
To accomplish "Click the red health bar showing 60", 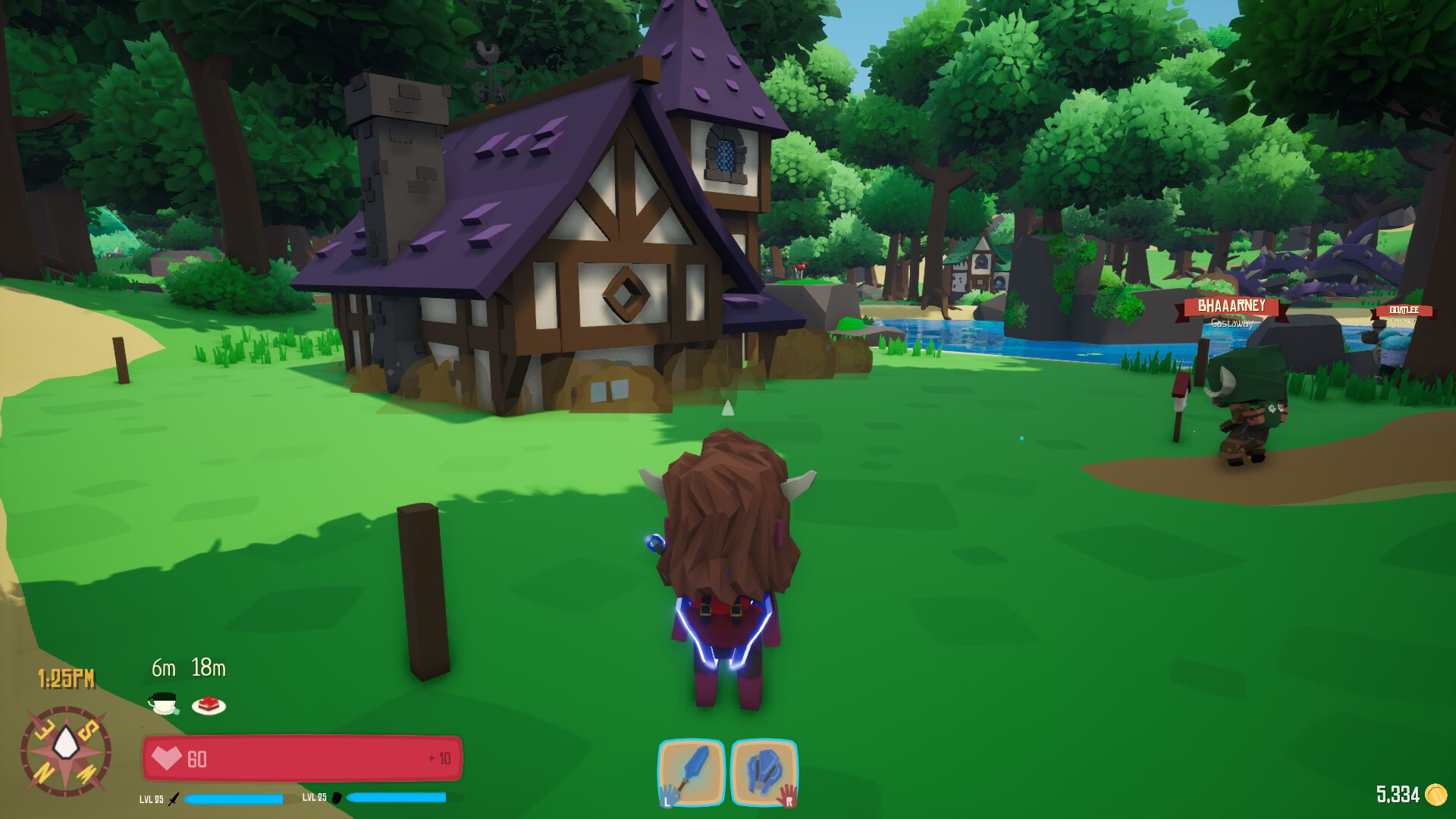I will point(303,757).
